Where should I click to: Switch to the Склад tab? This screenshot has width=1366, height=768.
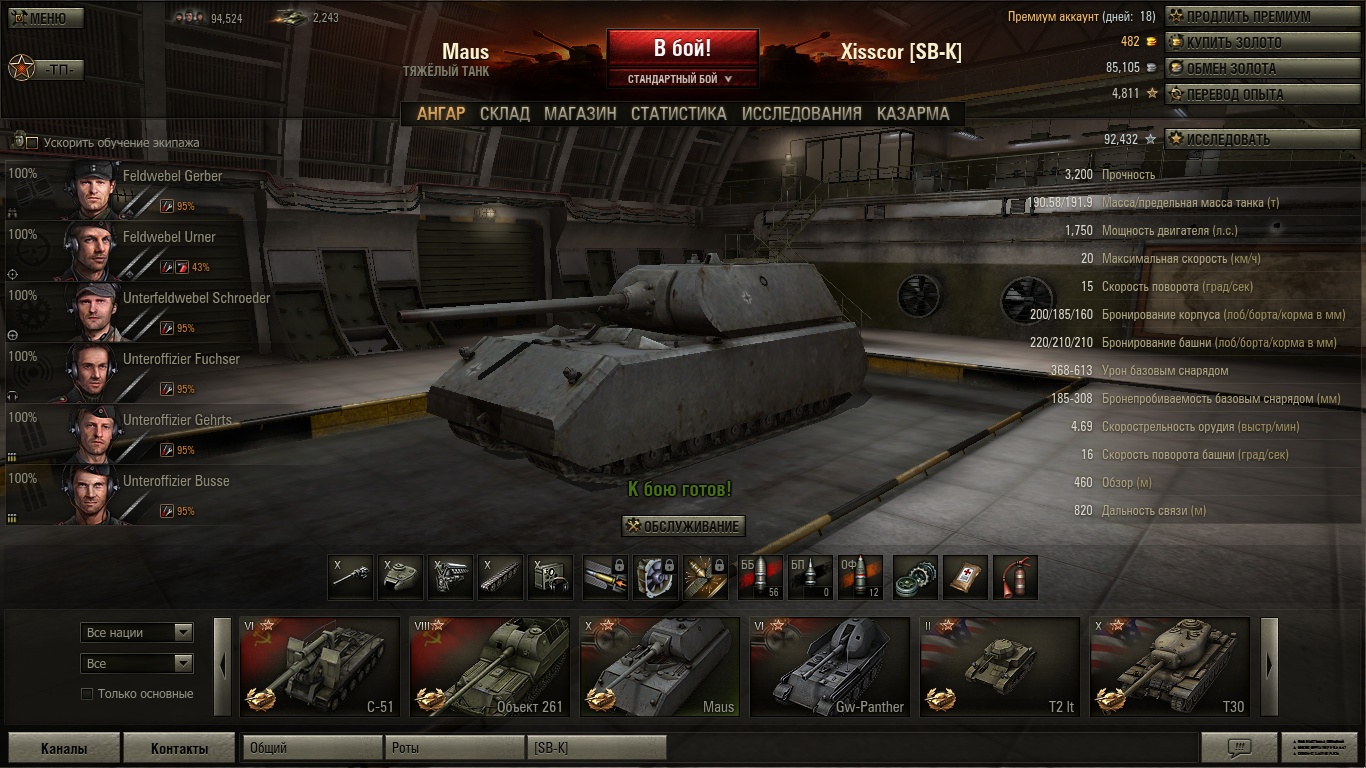pyautogui.click(x=504, y=113)
